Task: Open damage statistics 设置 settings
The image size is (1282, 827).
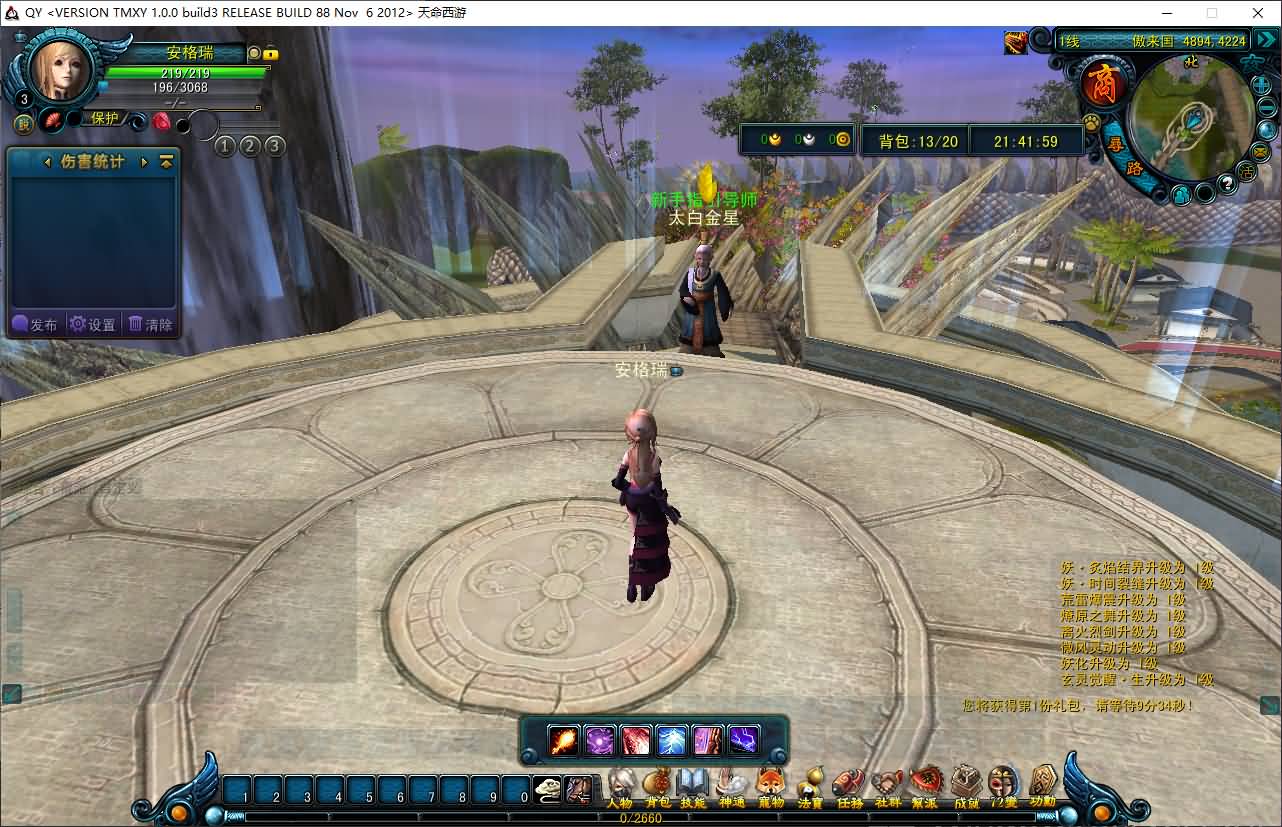Action: pyautogui.click(x=92, y=324)
